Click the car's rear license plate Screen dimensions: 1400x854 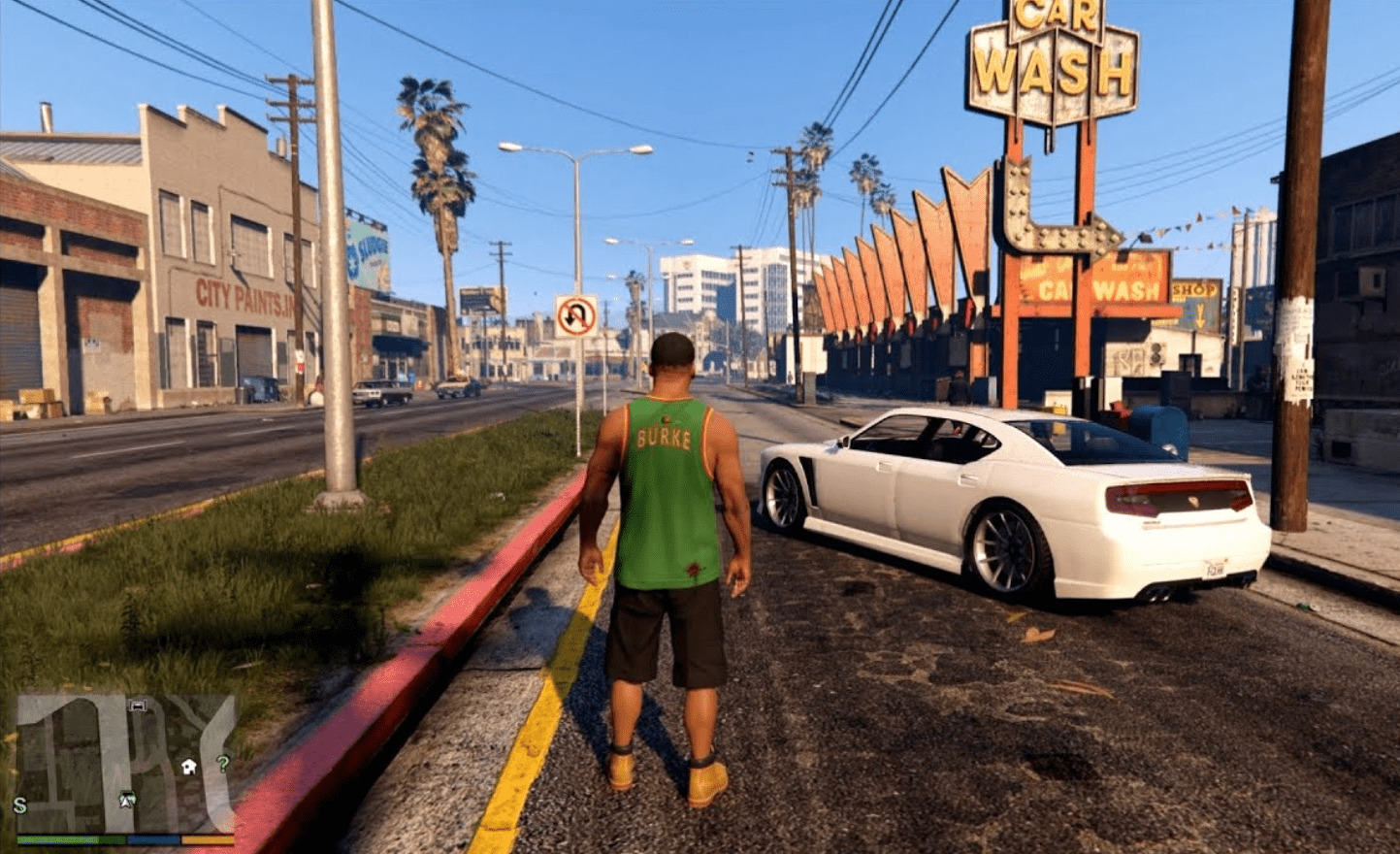pyautogui.click(x=1216, y=568)
